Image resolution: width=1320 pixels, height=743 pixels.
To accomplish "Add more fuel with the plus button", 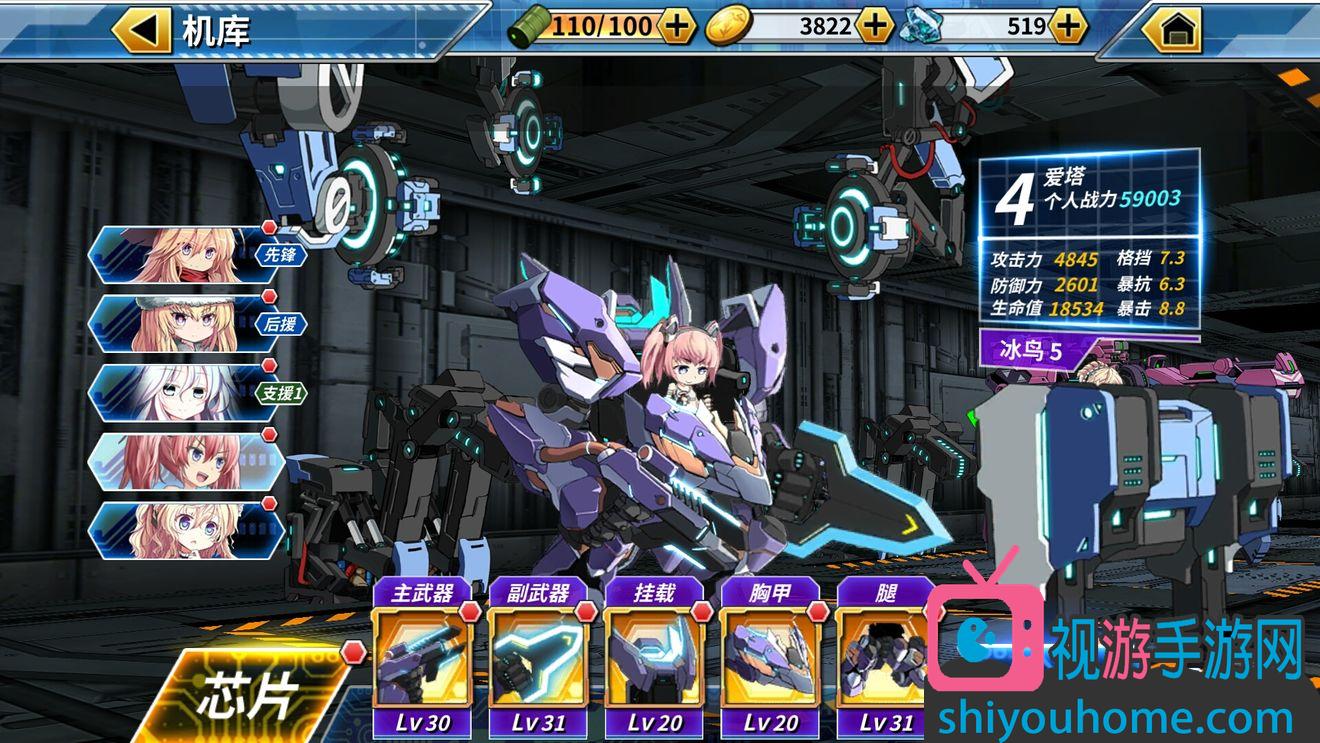I will point(677,26).
